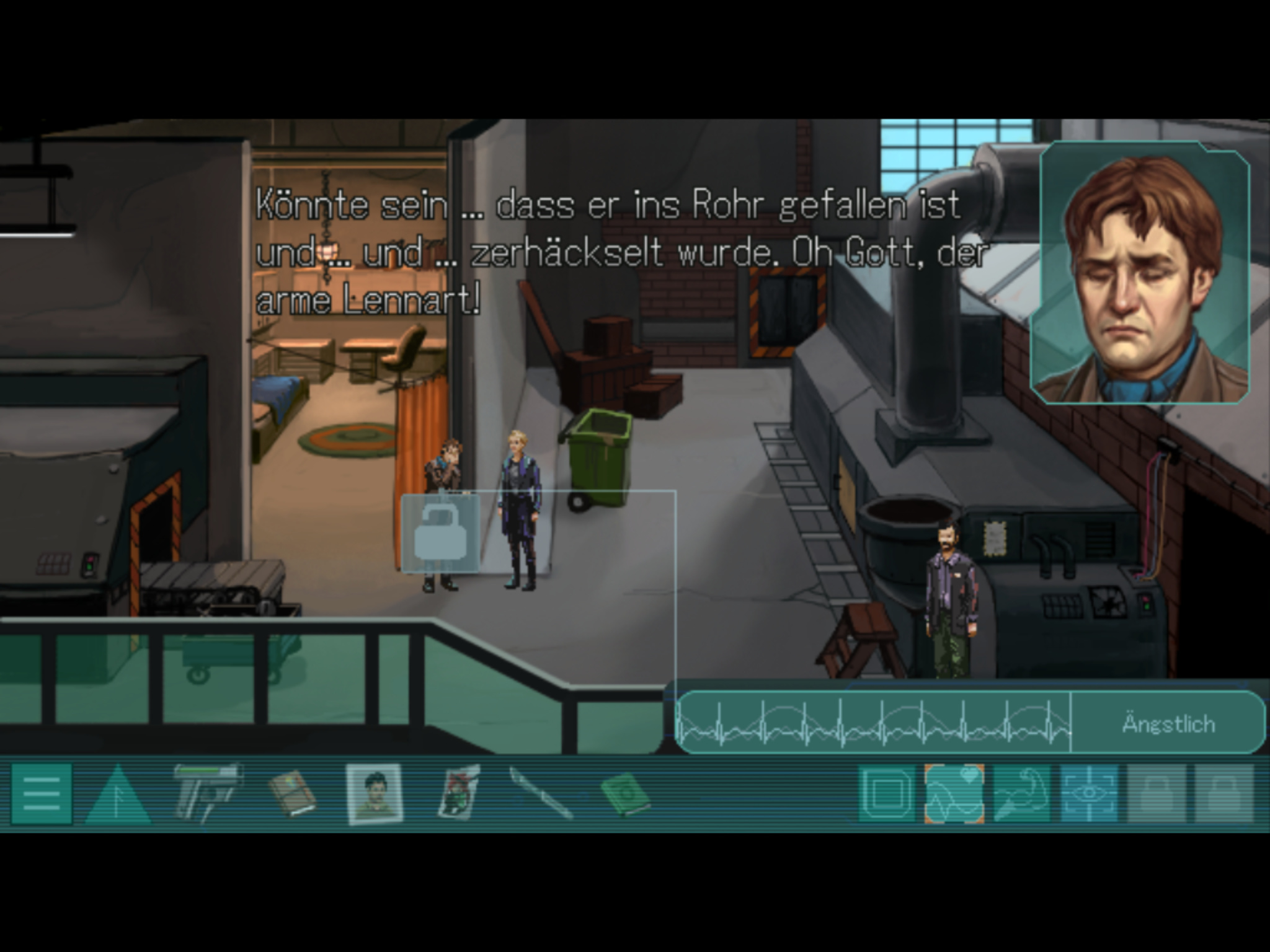Pick the green book from inventory
This screenshot has width=1270, height=952.
pyautogui.click(x=625, y=794)
